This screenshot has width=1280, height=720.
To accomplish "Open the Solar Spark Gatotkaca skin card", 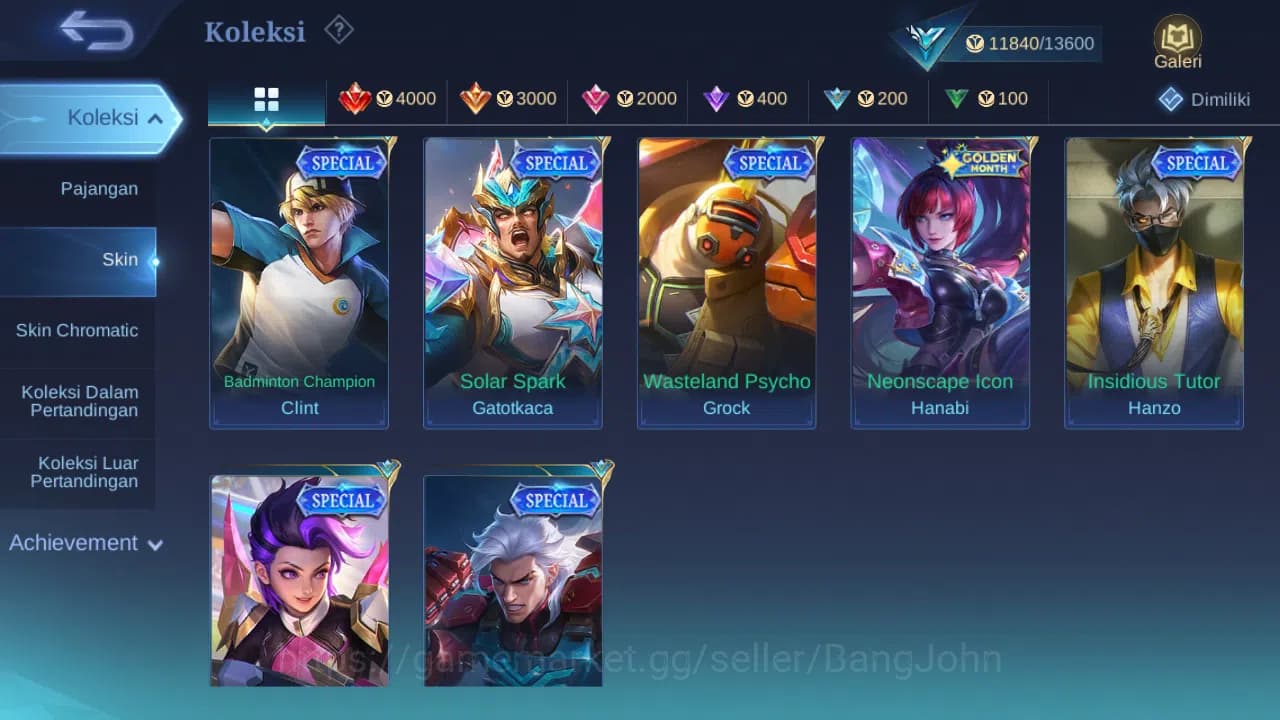I will pos(513,283).
